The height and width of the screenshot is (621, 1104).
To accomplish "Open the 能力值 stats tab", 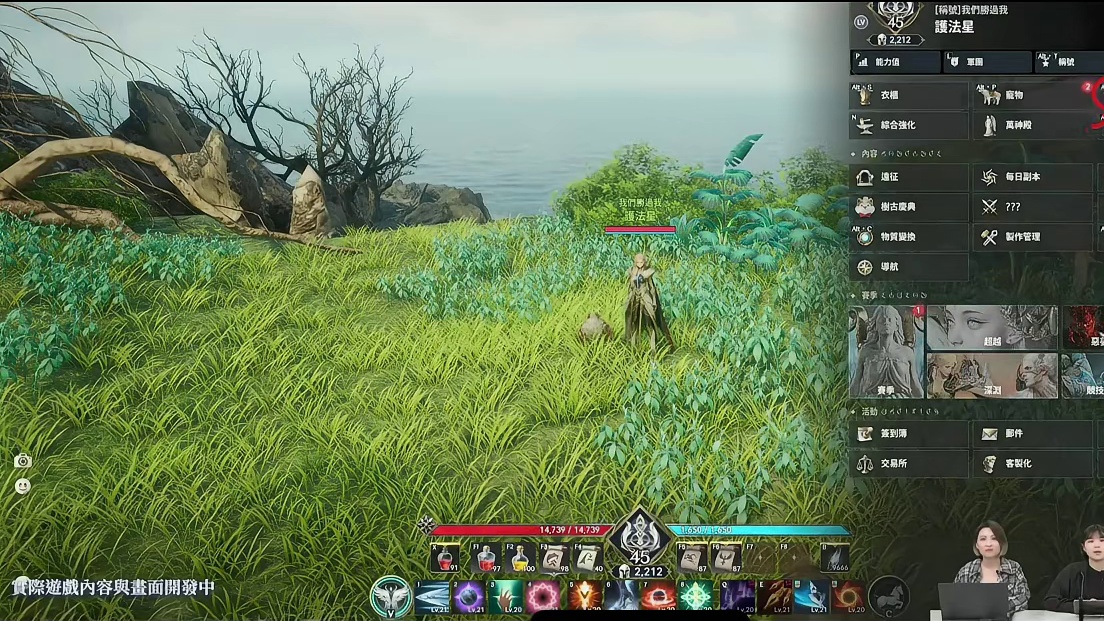I will pyautogui.click(x=896, y=62).
